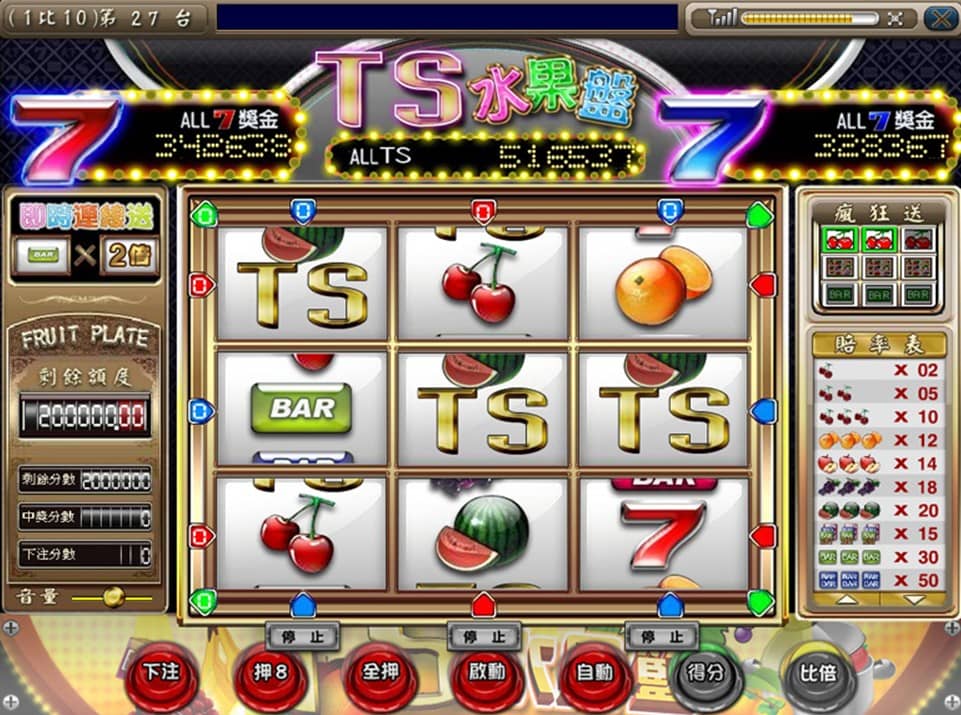Viewport: 961px width, 715px height.
Task: Show previous entries with paytable up arrow
Action: 846,600
